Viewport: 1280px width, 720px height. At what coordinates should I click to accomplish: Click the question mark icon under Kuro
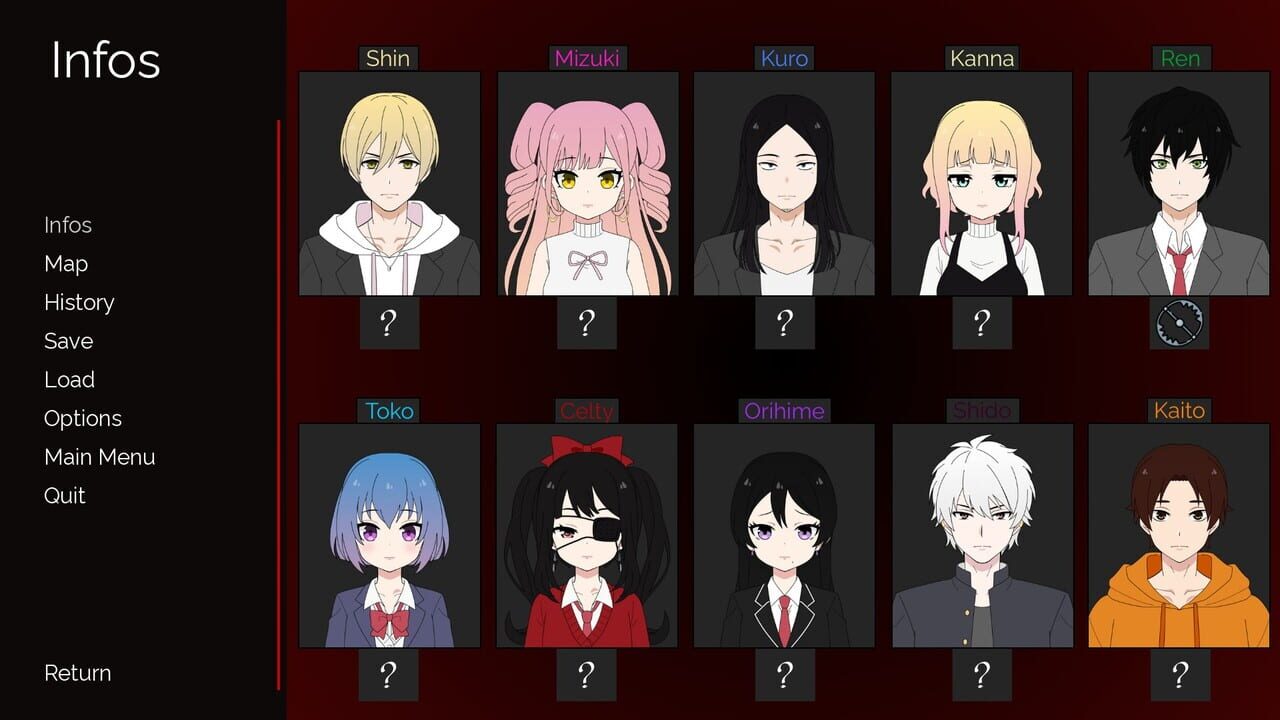click(x=784, y=322)
